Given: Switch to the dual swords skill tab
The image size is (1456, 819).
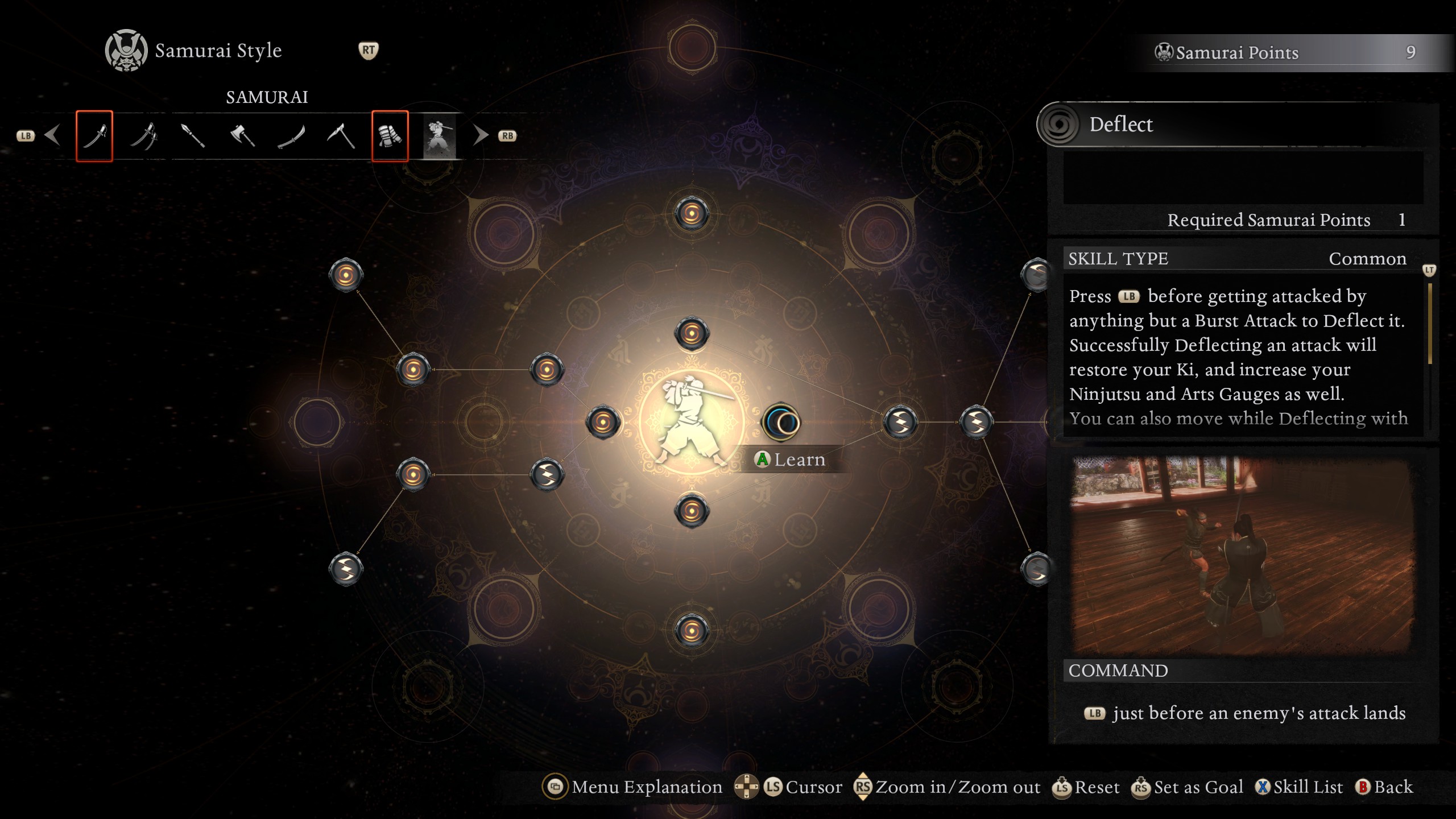Looking at the screenshot, I should [x=144, y=136].
